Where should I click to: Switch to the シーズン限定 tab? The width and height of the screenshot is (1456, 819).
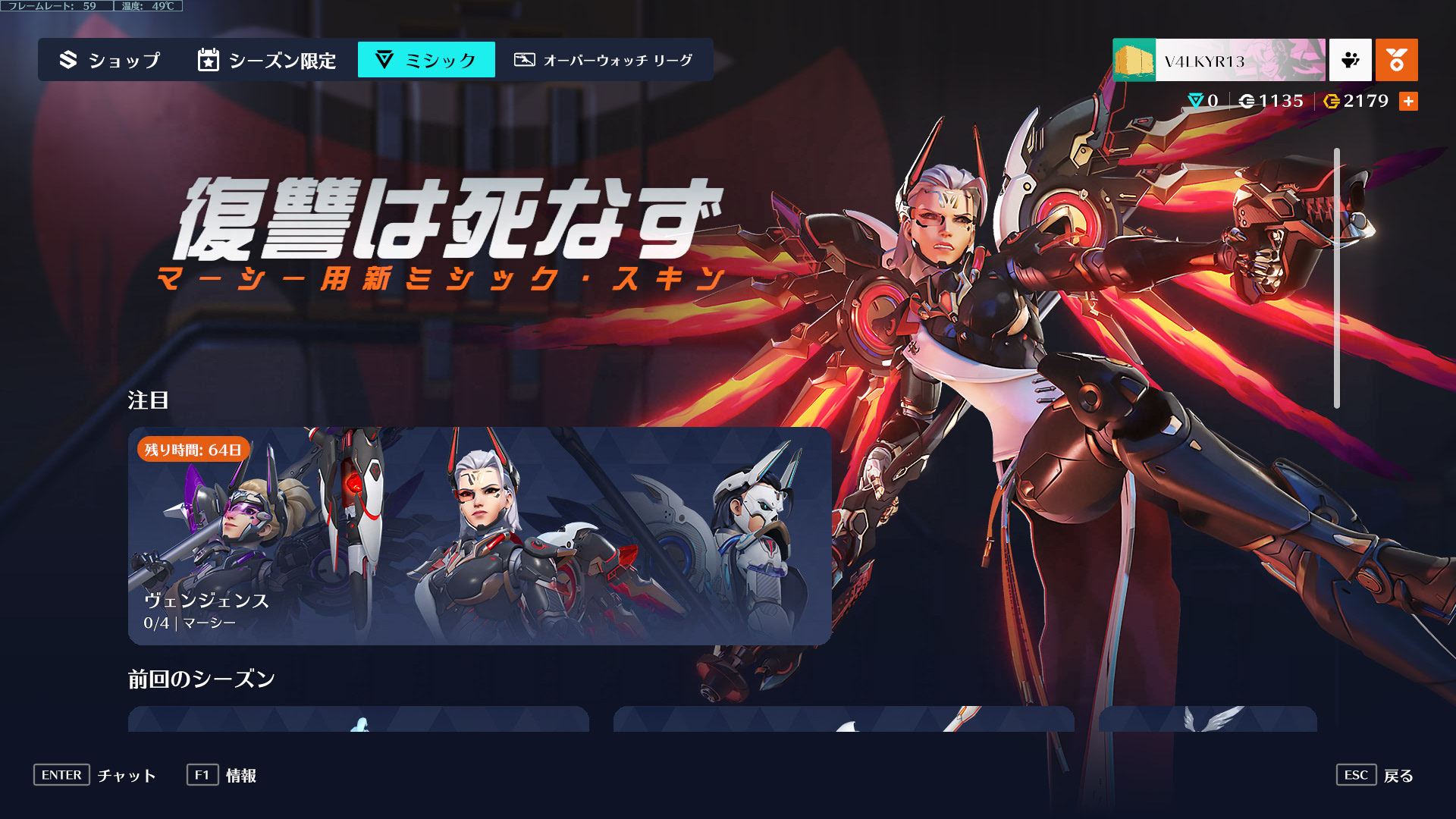tap(282, 61)
